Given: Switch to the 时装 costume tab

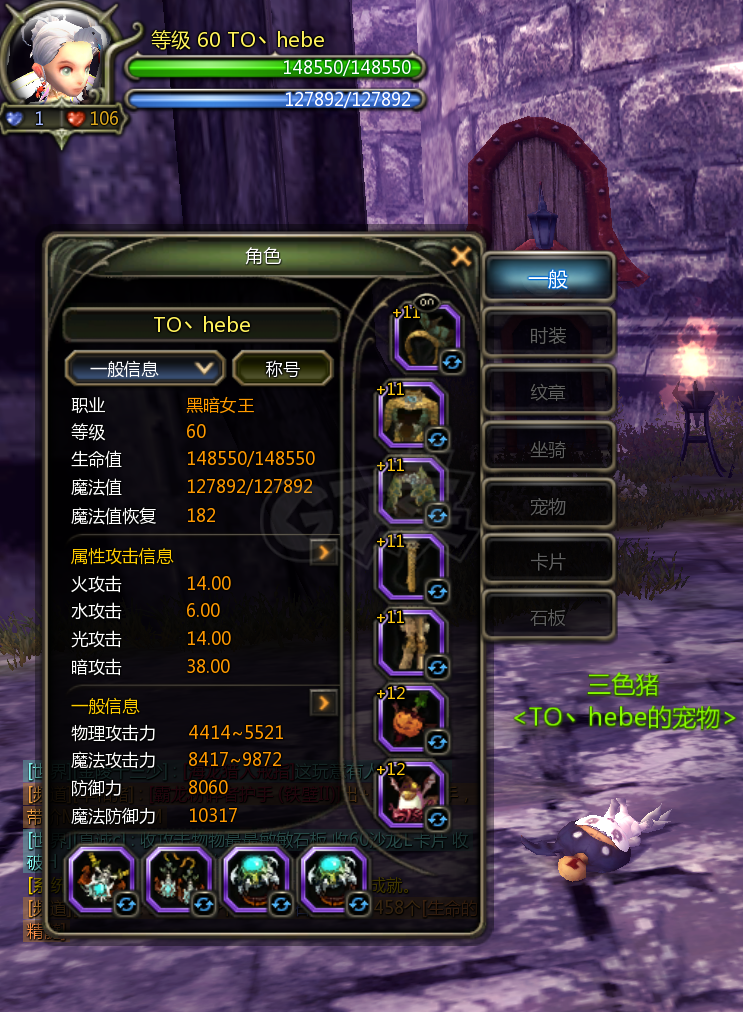Looking at the screenshot, I should click(x=548, y=336).
